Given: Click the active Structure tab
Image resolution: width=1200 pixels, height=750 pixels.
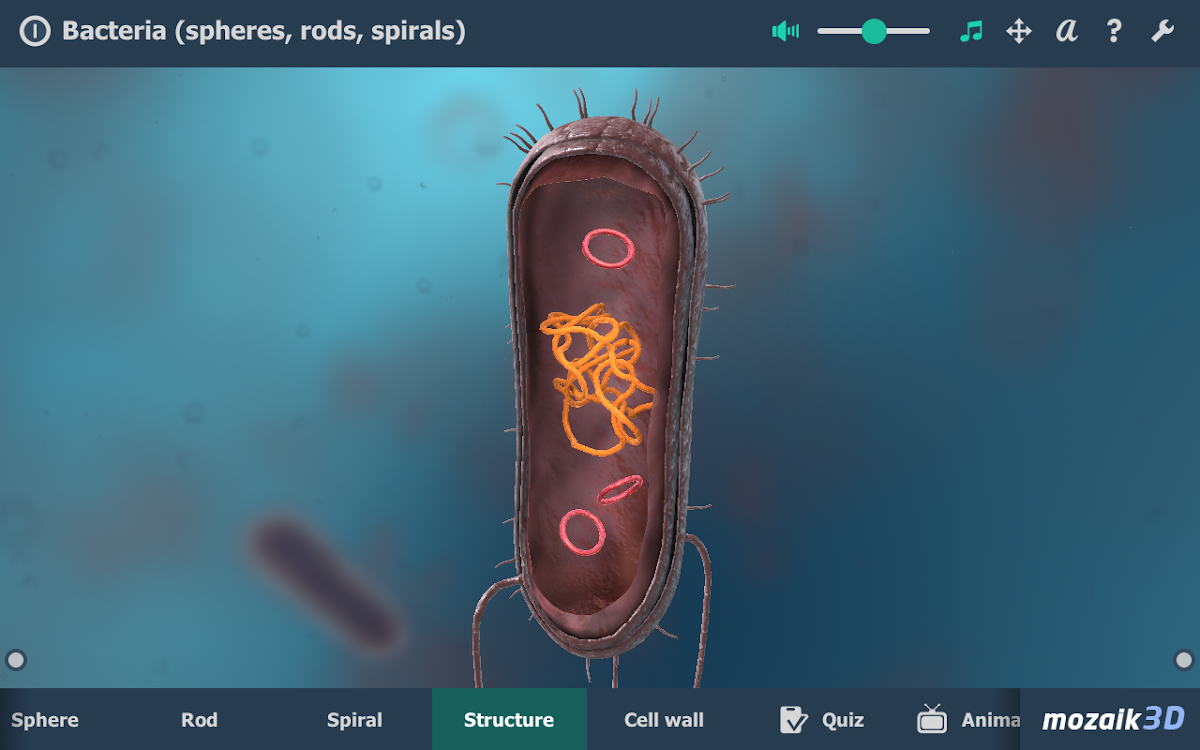Looking at the screenshot, I should pyautogui.click(x=509, y=720).
